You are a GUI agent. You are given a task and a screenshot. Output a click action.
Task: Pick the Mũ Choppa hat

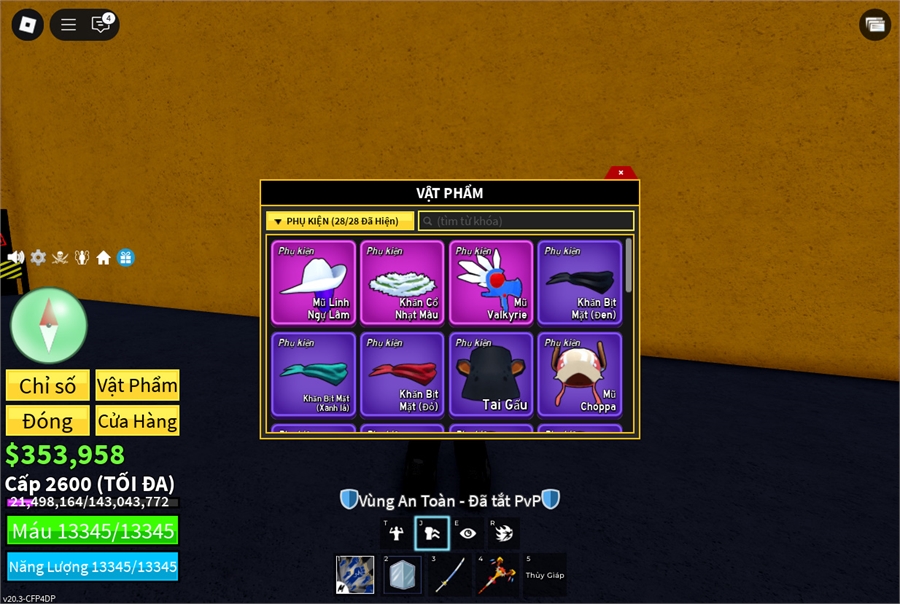(x=580, y=374)
